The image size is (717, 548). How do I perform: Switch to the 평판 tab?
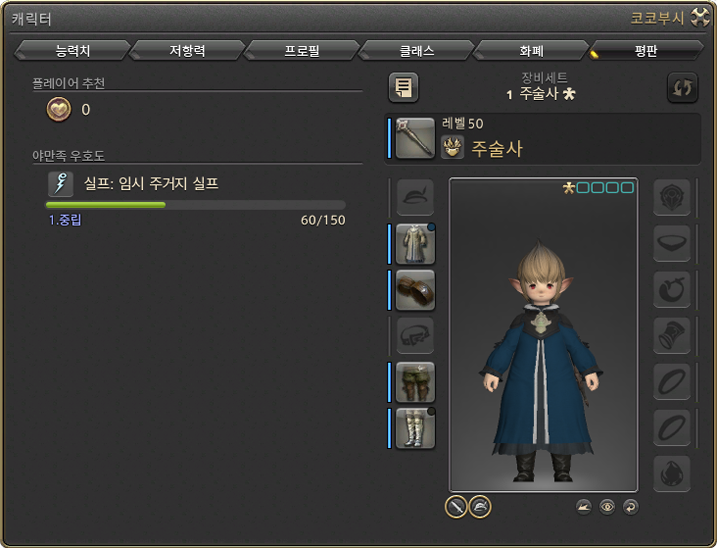click(645, 50)
